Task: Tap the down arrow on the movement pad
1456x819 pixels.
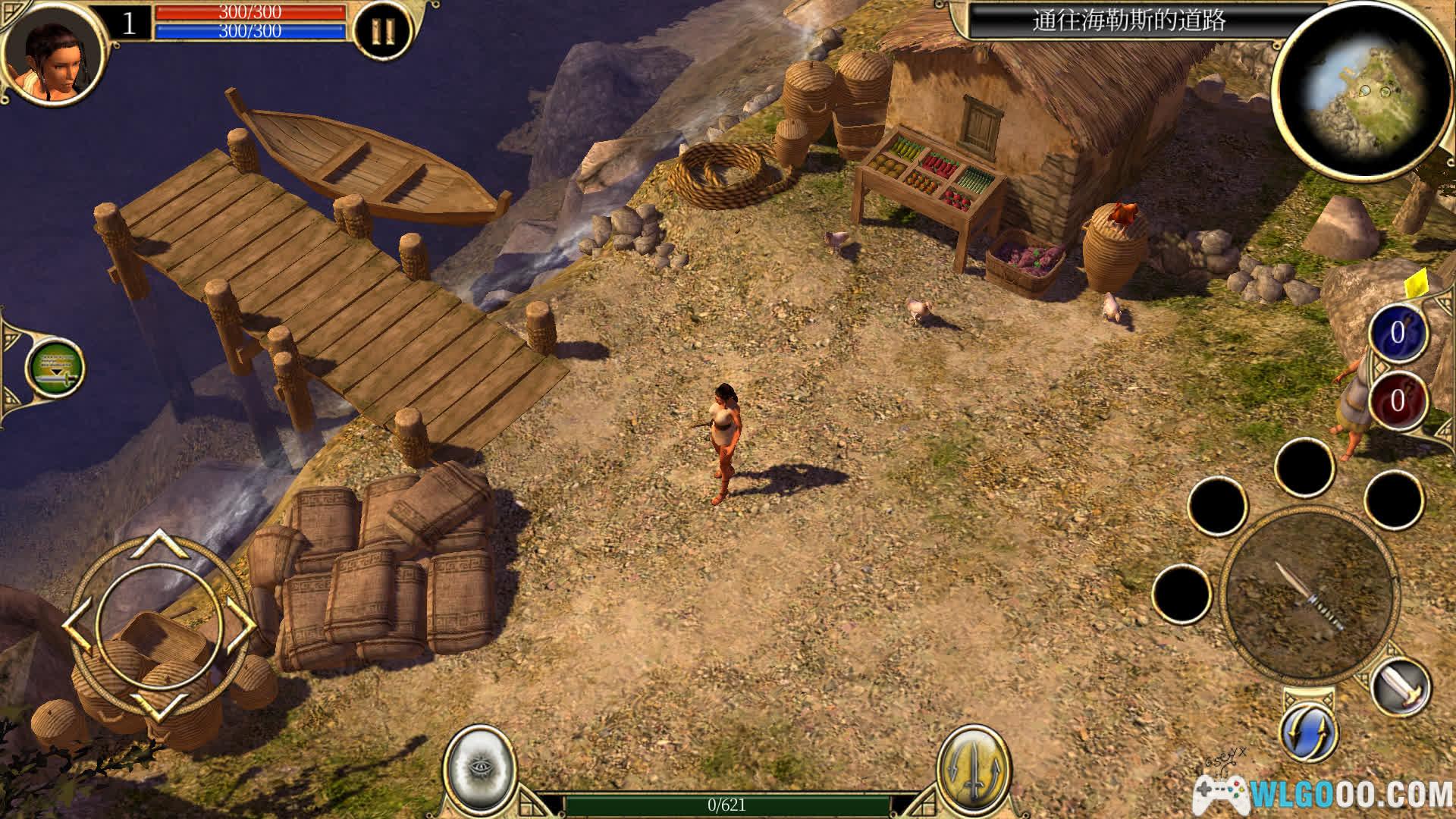Action: tap(161, 707)
